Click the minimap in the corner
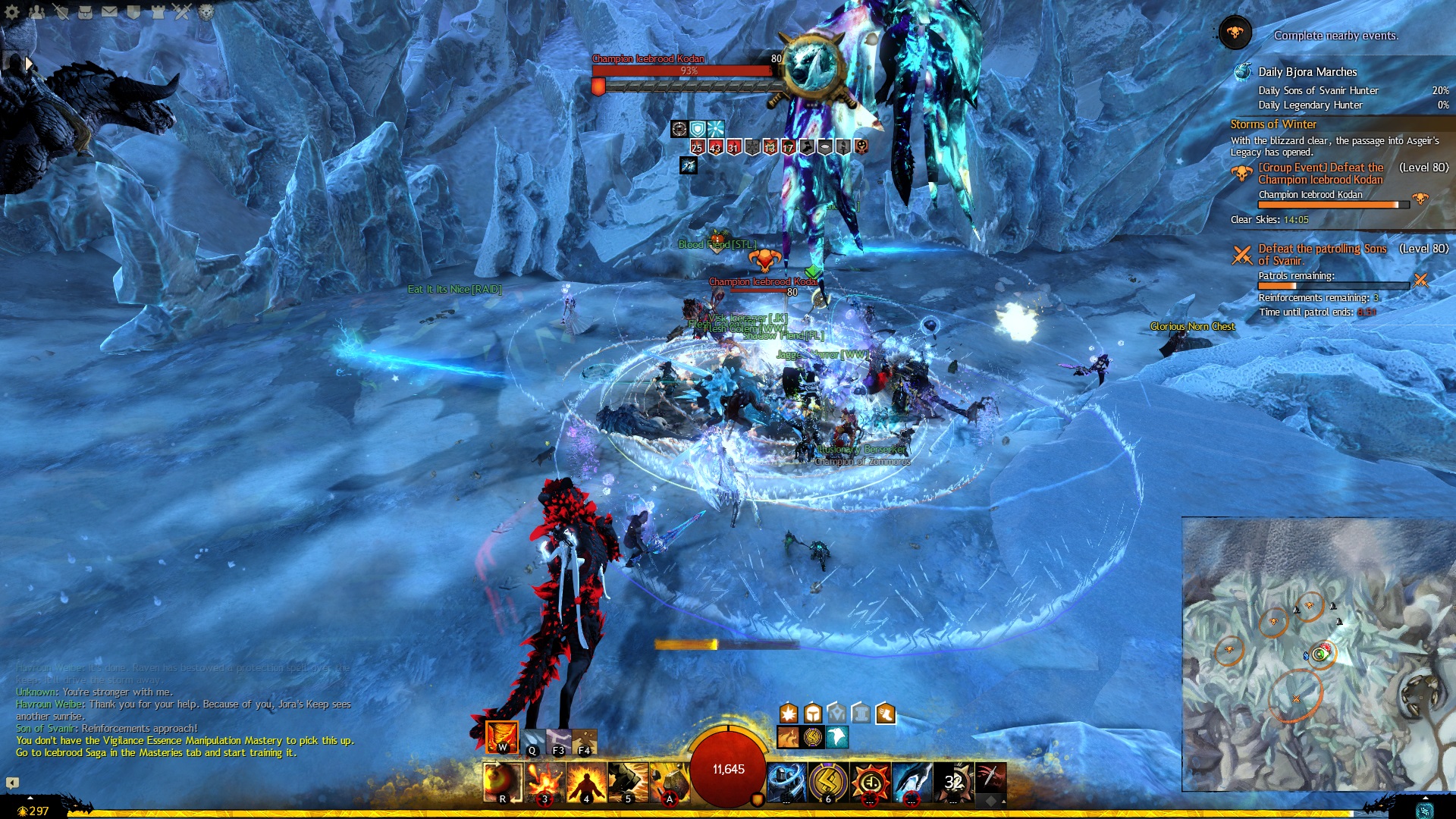The image size is (1456, 819). tap(1318, 654)
